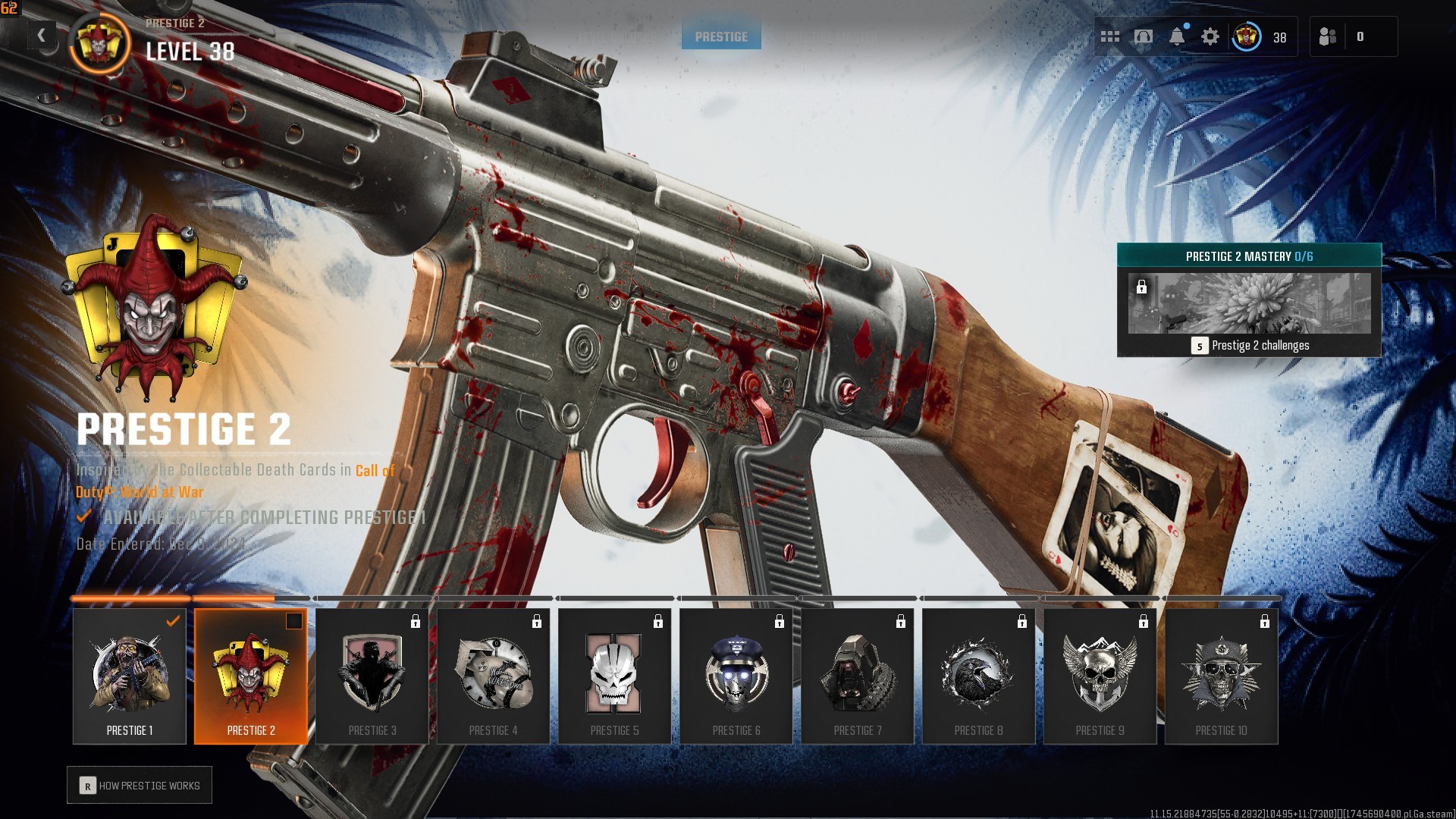Select the Prestige 9 winged skull tile
Image resolution: width=1456 pixels, height=819 pixels.
coord(1100,676)
